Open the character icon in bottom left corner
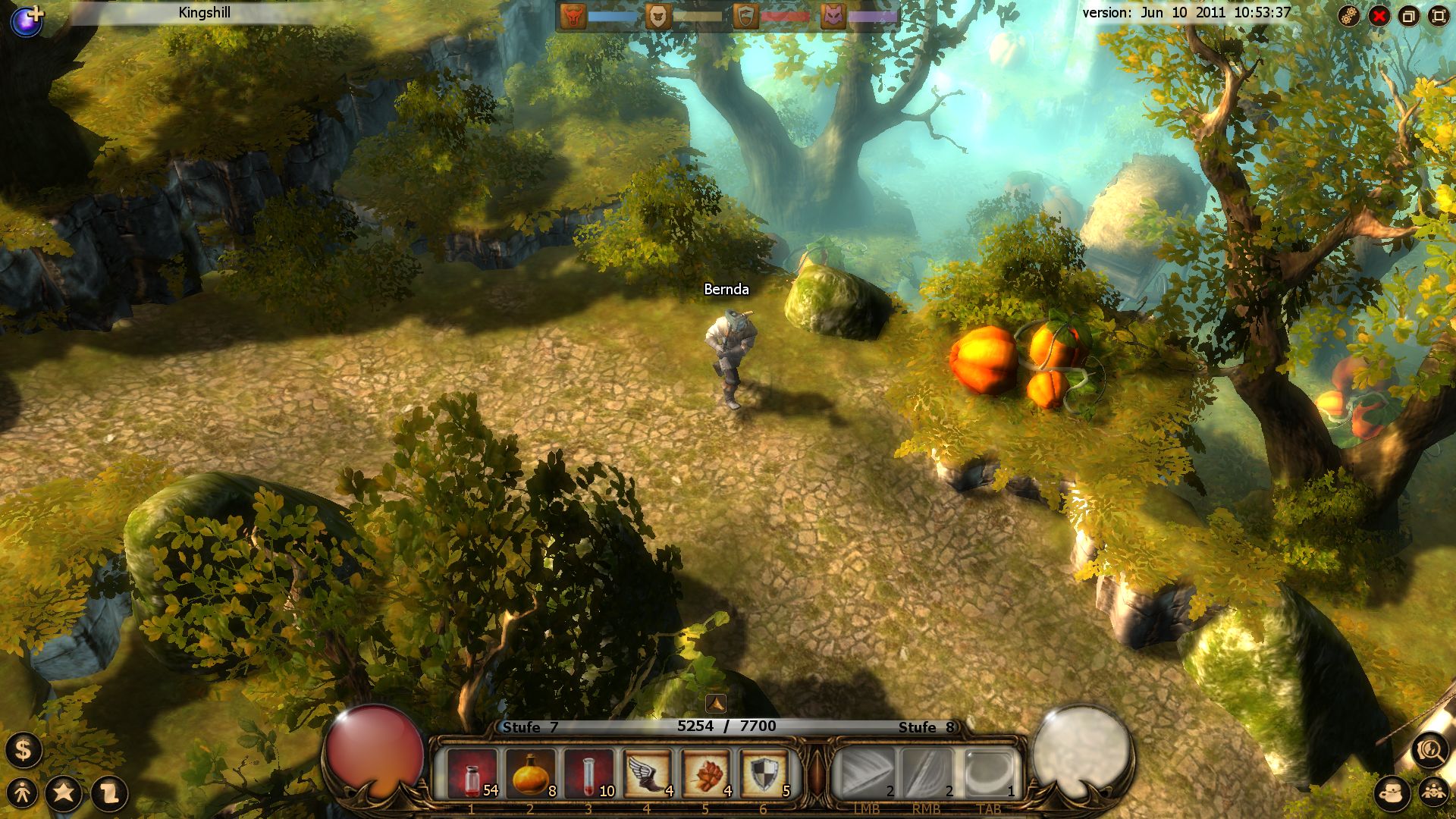Image resolution: width=1456 pixels, height=819 pixels. pyautogui.click(x=21, y=793)
